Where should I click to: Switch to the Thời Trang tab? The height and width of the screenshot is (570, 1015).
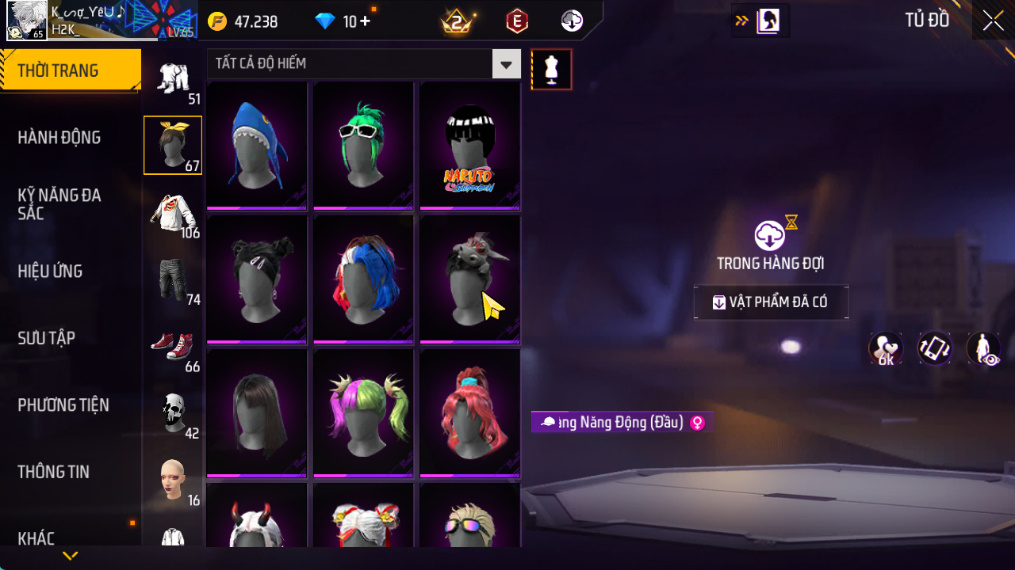(x=70, y=71)
